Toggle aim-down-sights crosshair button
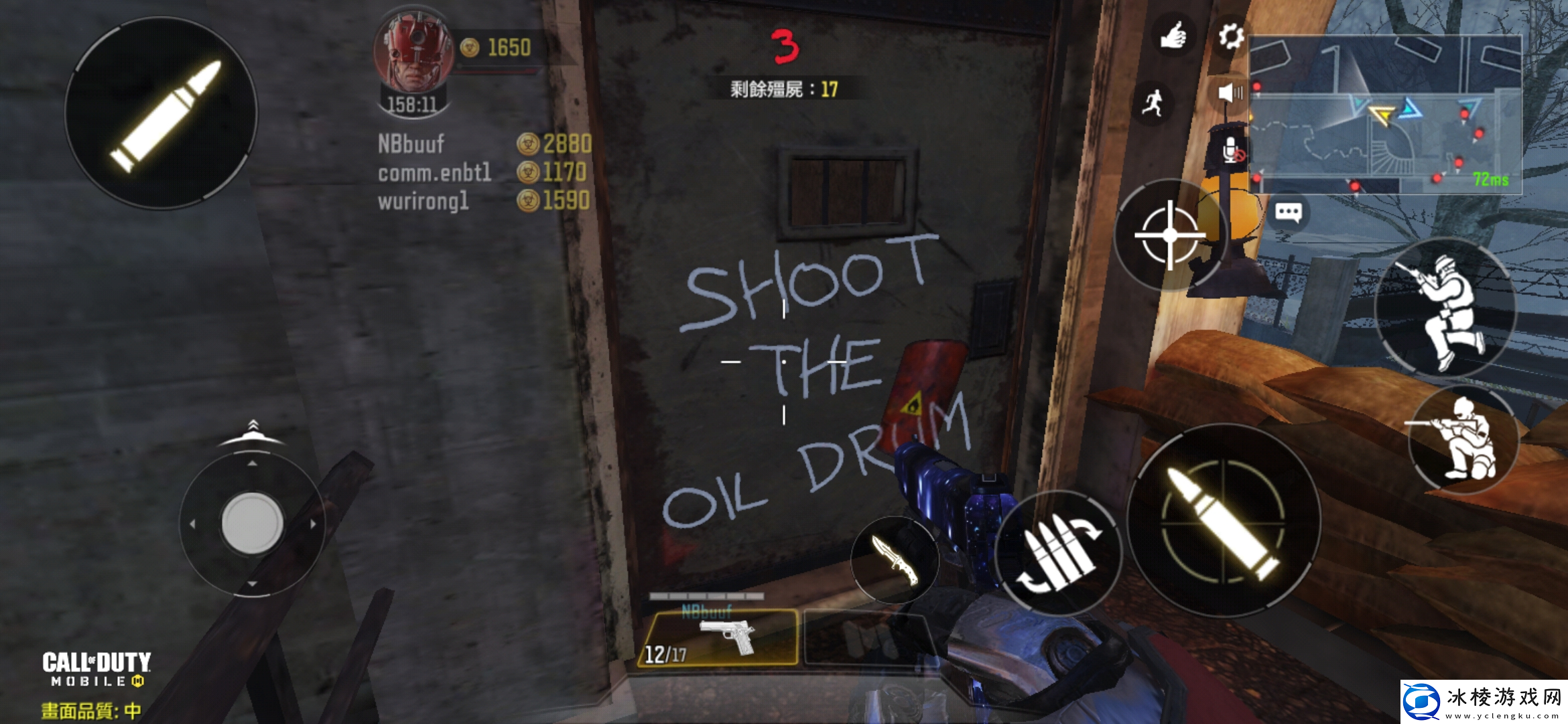 pyautogui.click(x=1170, y=235)
